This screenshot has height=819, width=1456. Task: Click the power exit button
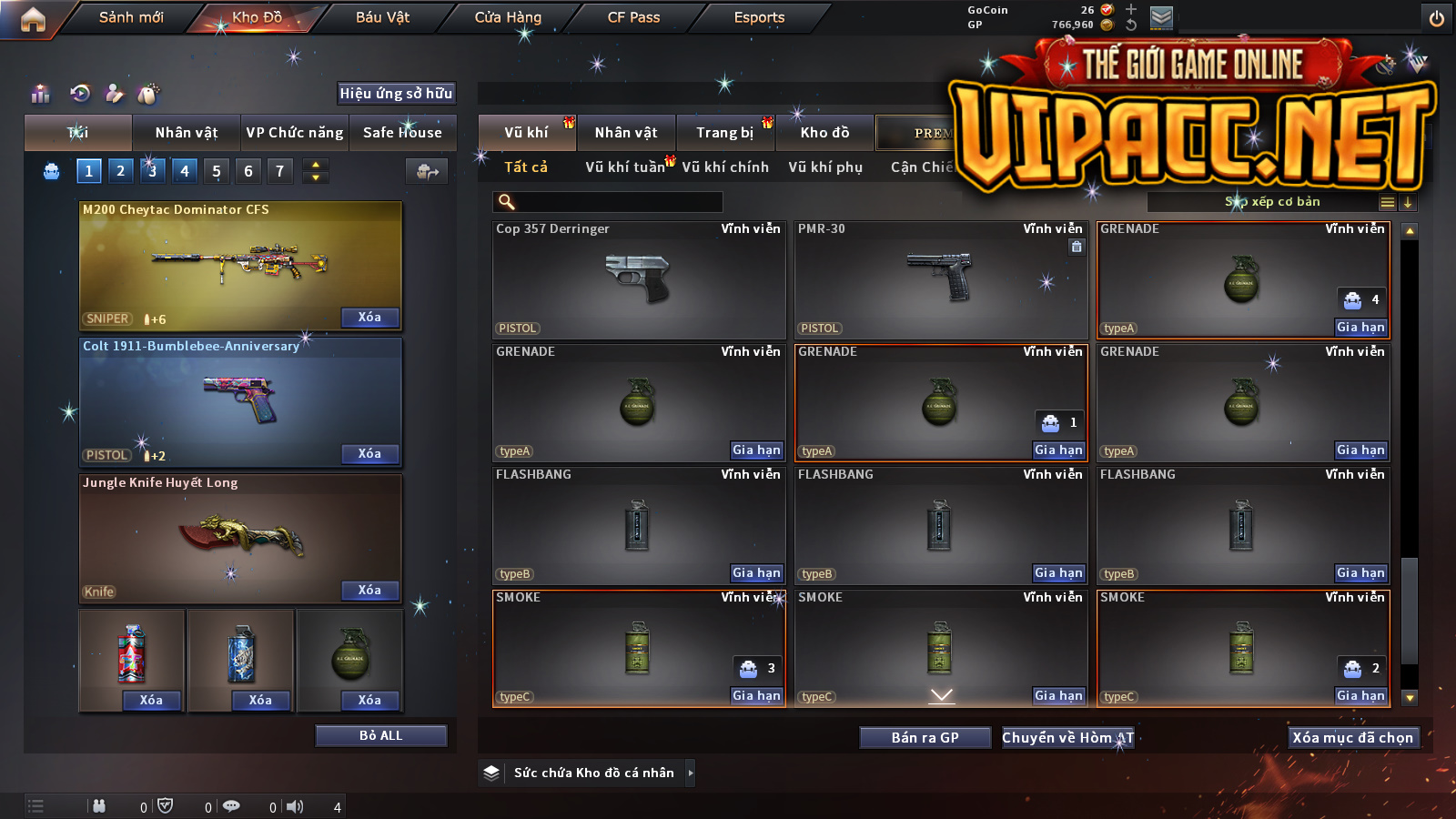1436,18
